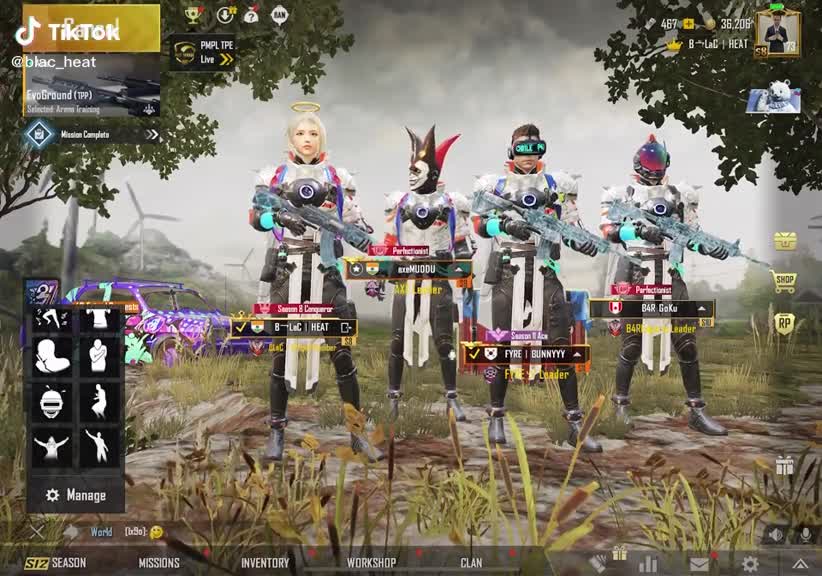
Task: Add UC with the yellow plus button
Action: (x=689, y=23)
